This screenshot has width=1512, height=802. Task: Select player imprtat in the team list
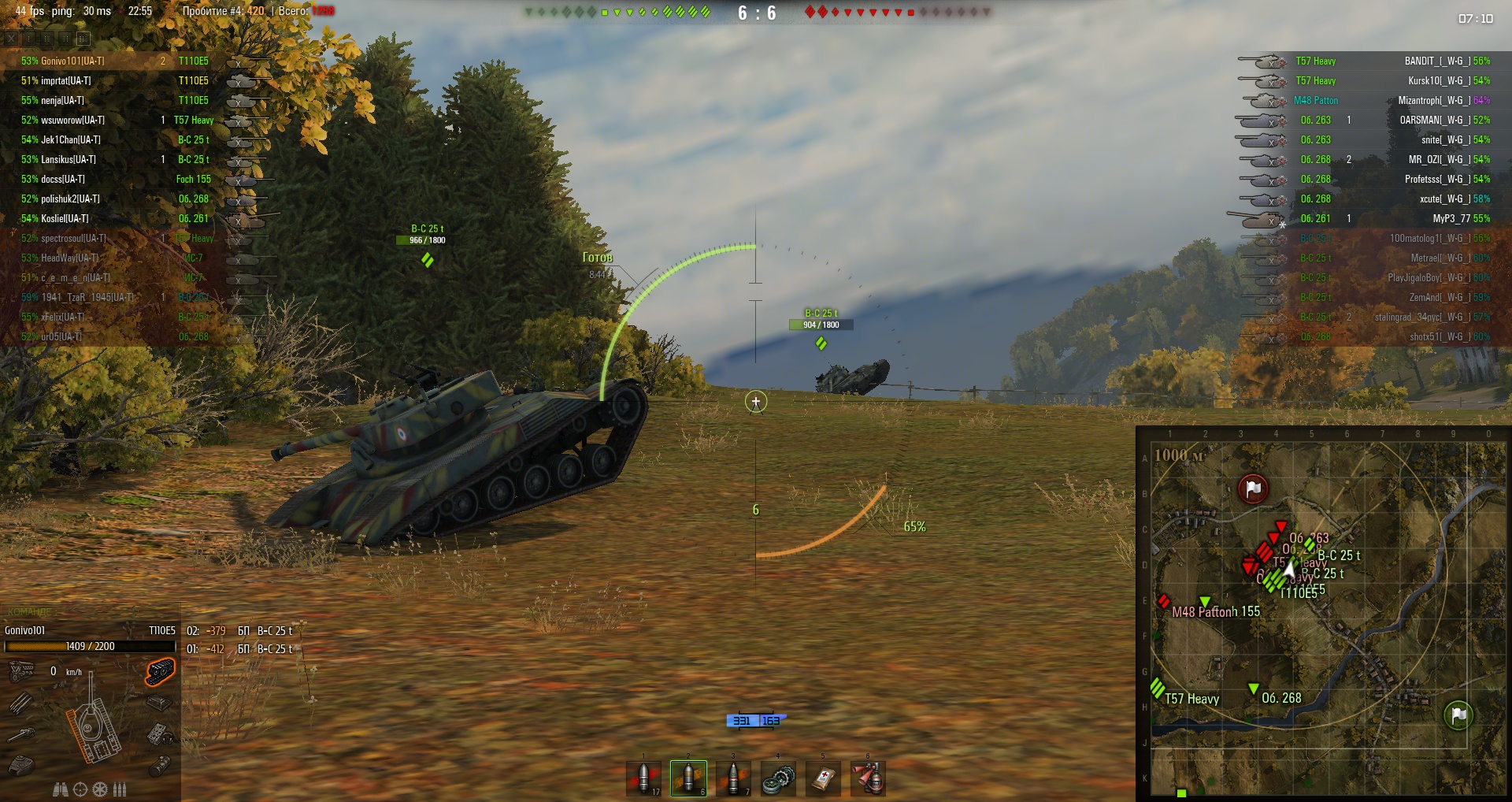(66, 80)
